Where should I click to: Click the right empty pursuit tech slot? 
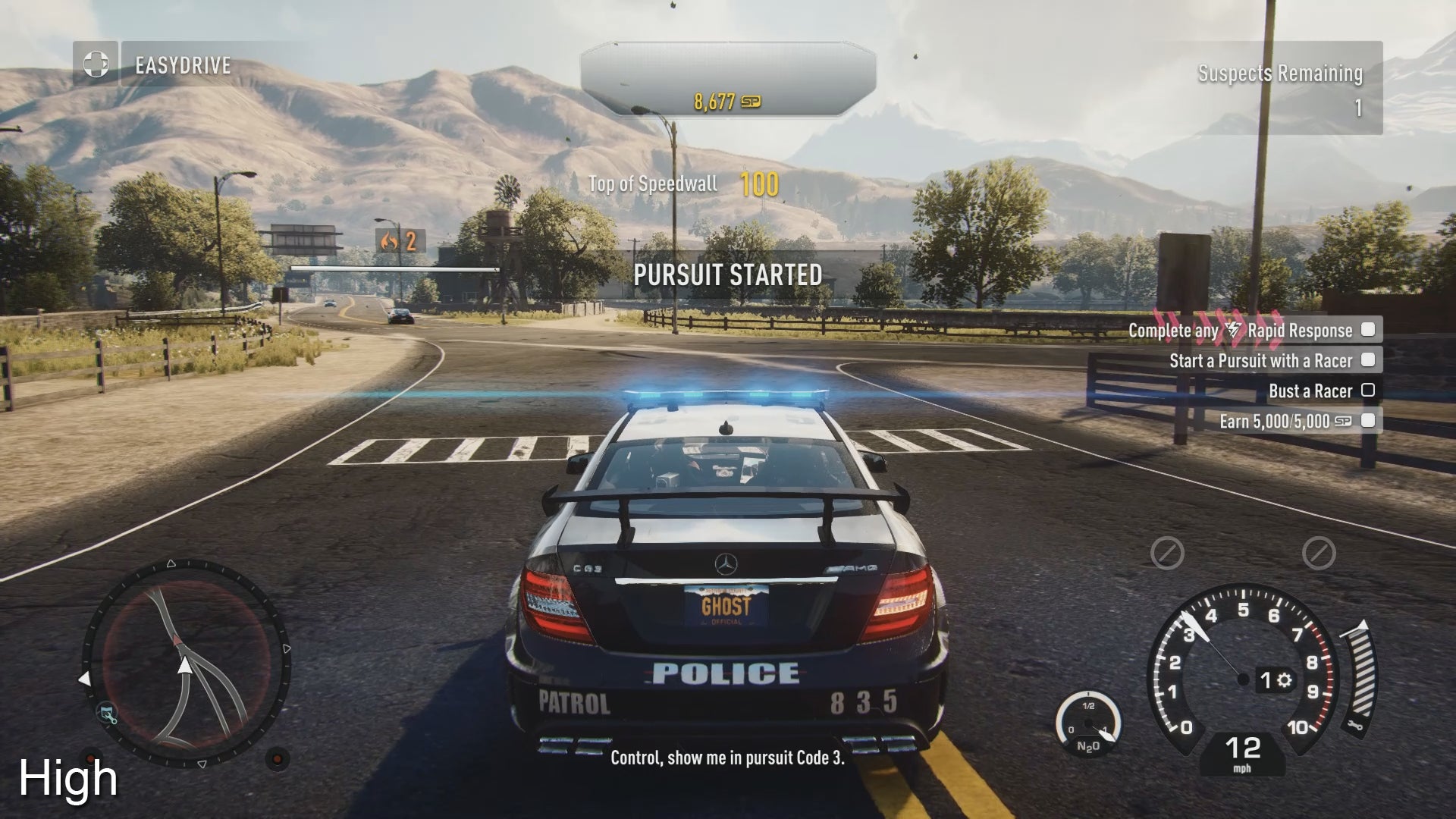[1319, 553]
